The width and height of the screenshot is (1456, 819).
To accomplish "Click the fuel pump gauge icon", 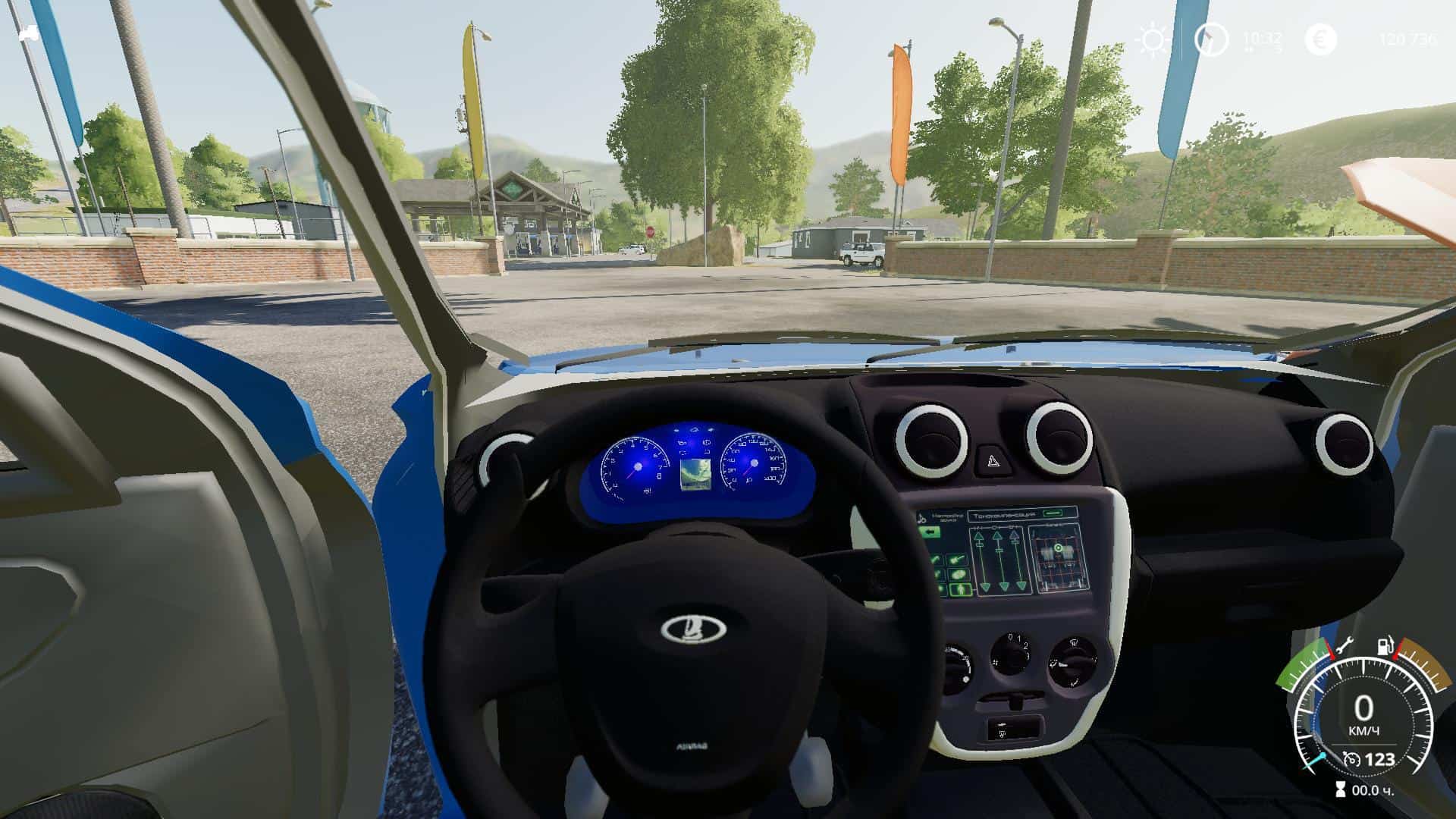I will point(1386,647).
